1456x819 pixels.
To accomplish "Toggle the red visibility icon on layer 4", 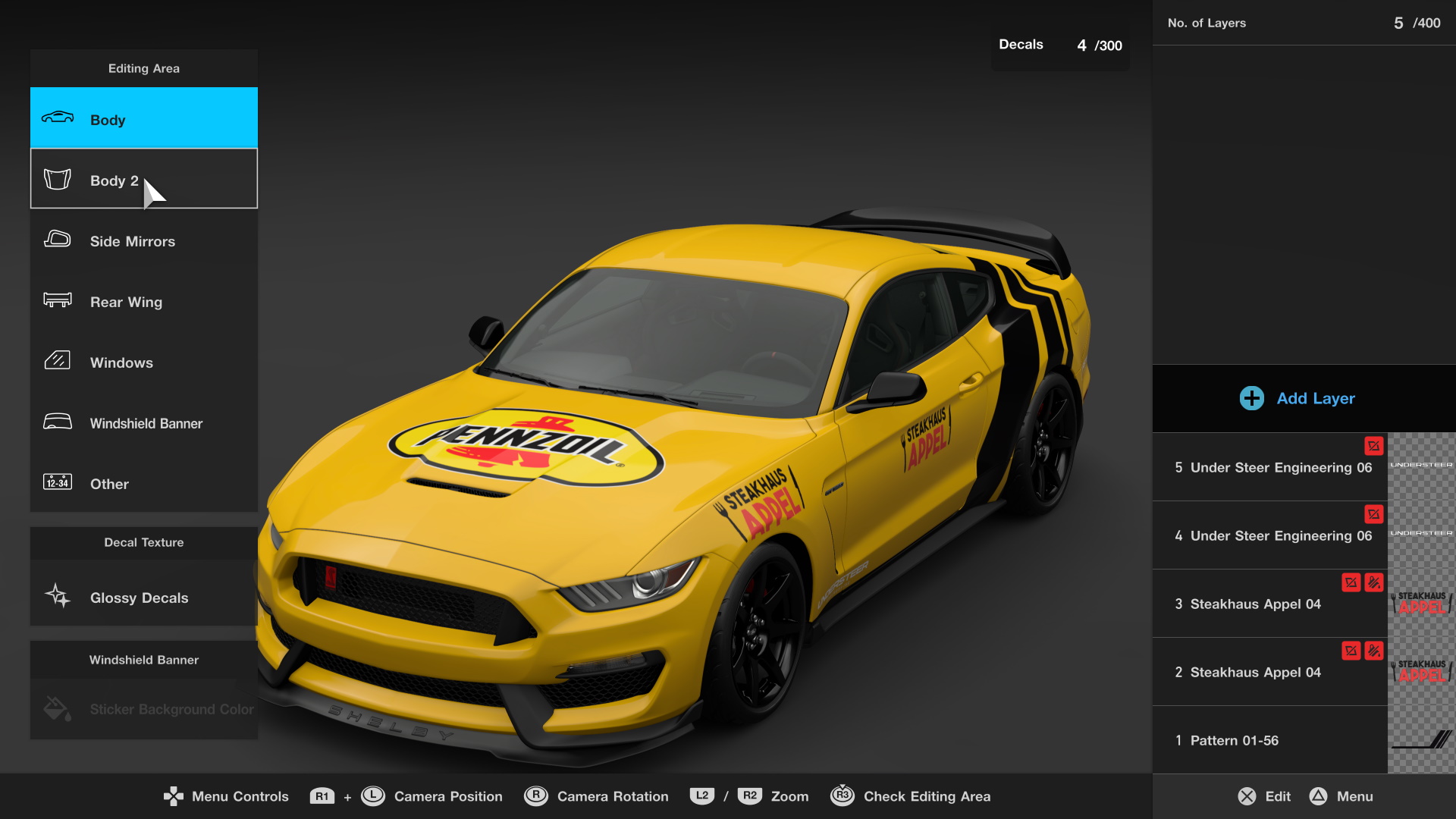I will (1373, 515).
